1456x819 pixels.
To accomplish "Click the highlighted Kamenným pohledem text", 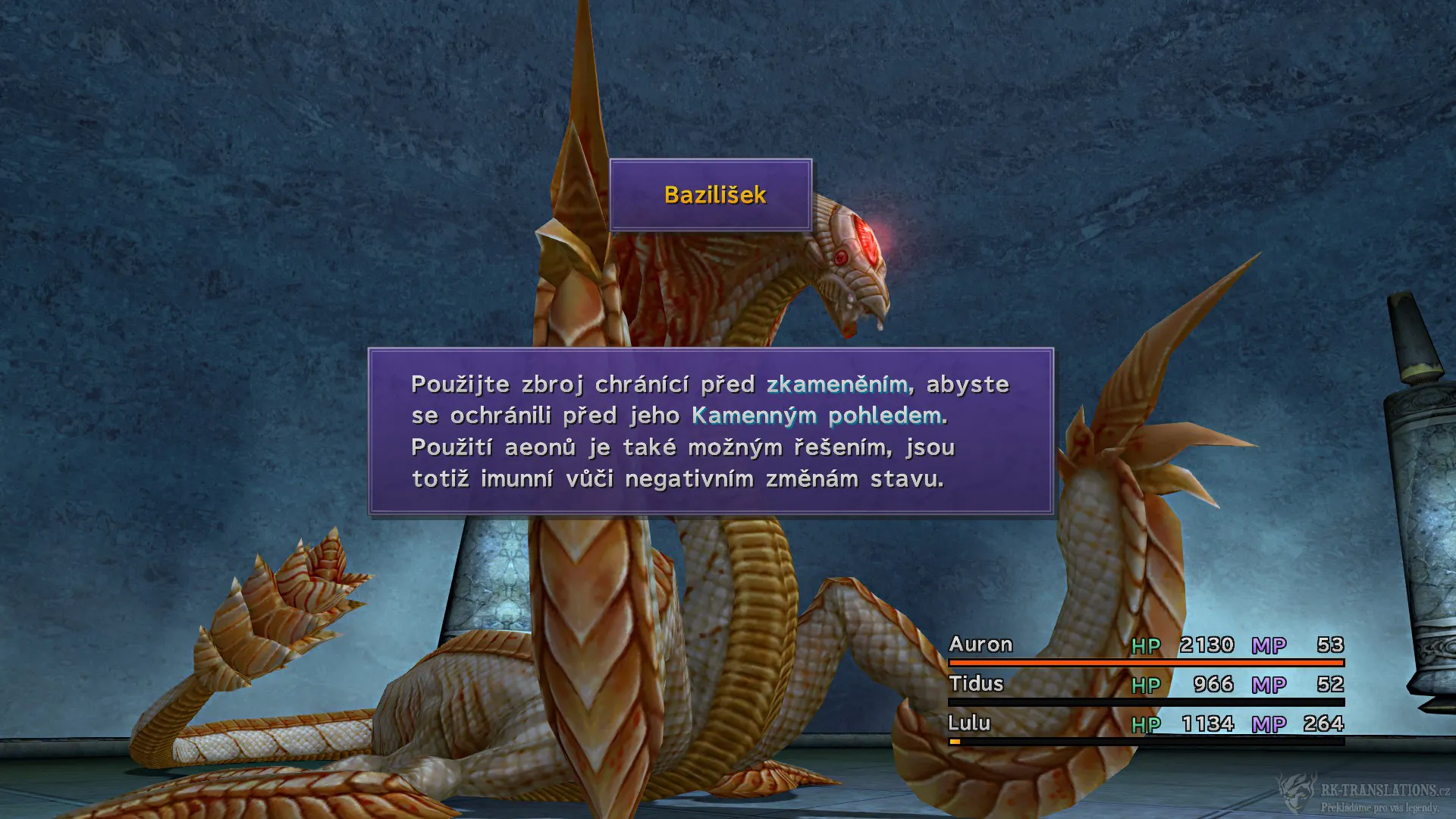I will [819, 416].
